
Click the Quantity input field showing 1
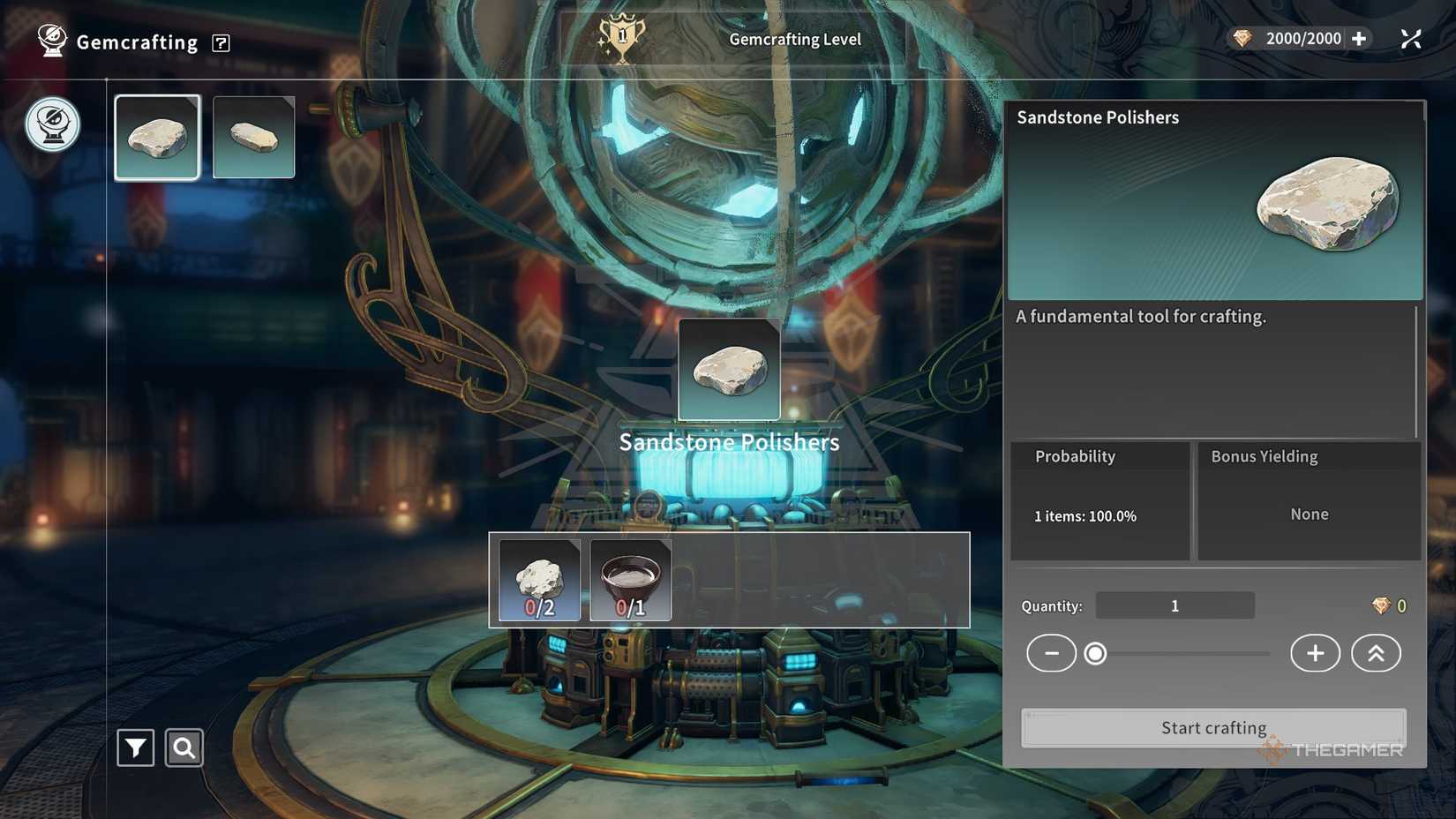(1174, 605)
